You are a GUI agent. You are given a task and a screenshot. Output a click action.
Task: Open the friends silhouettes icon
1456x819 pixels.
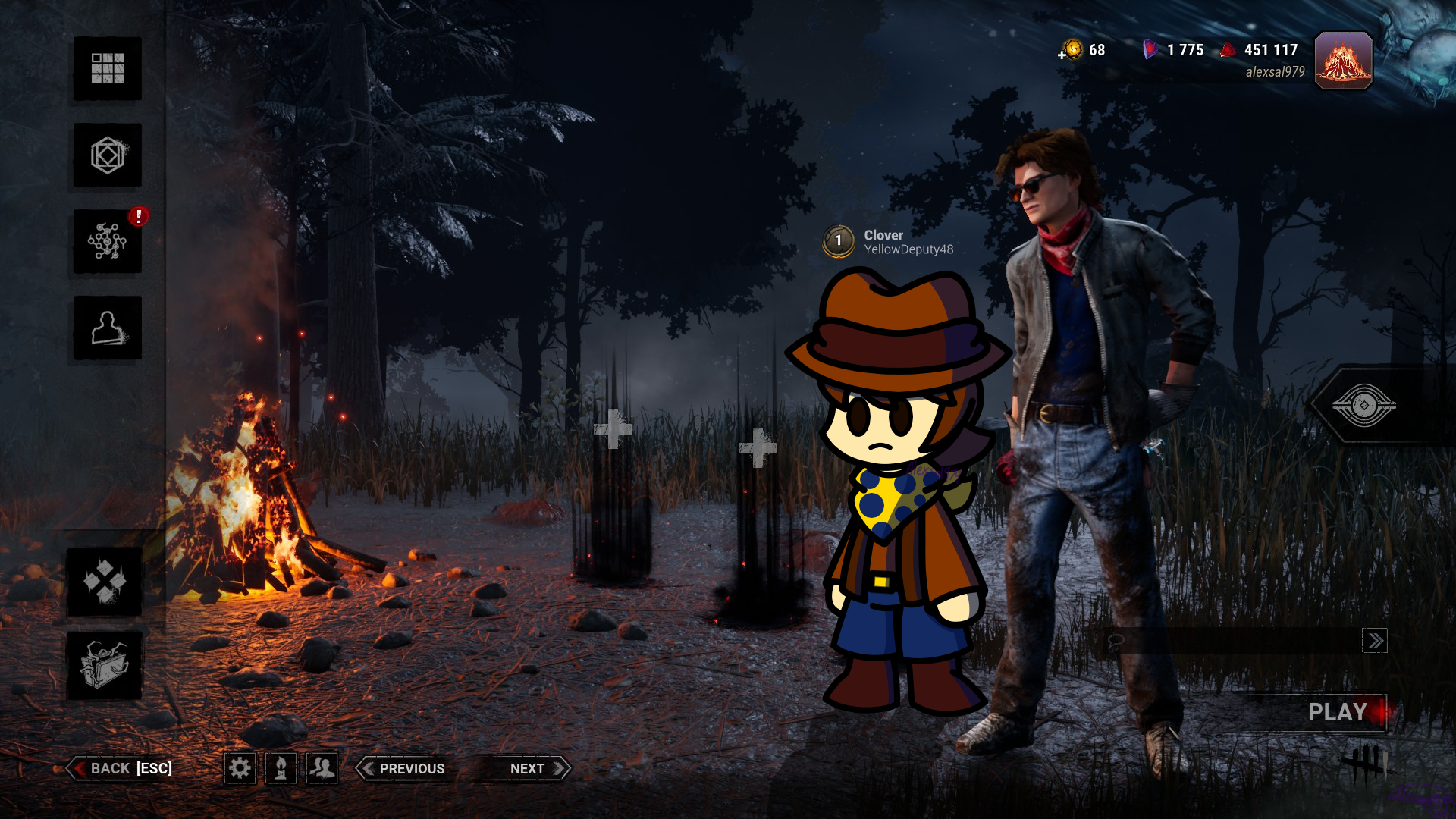tap(322, 768)
